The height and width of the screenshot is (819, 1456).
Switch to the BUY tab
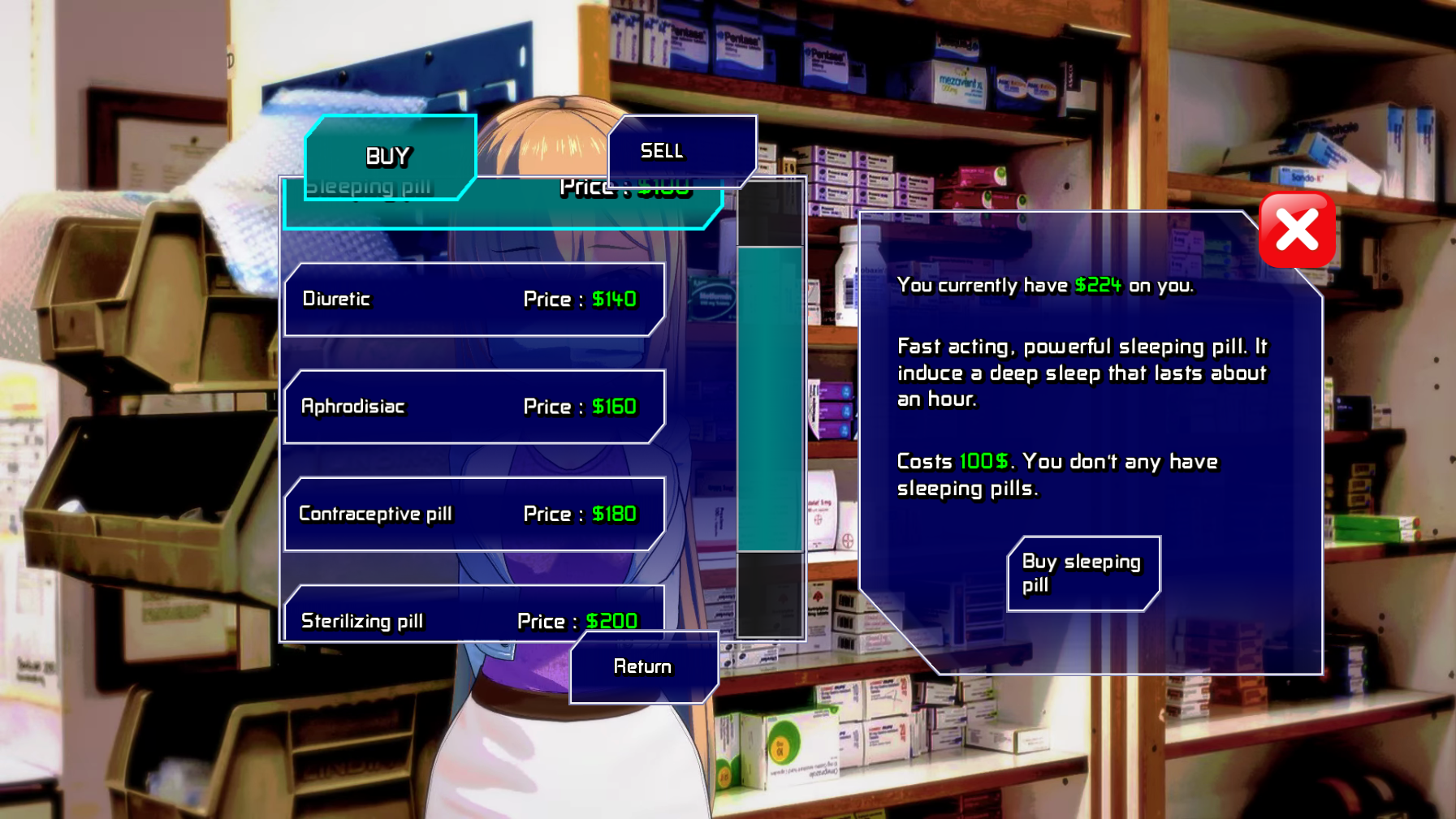389,155
